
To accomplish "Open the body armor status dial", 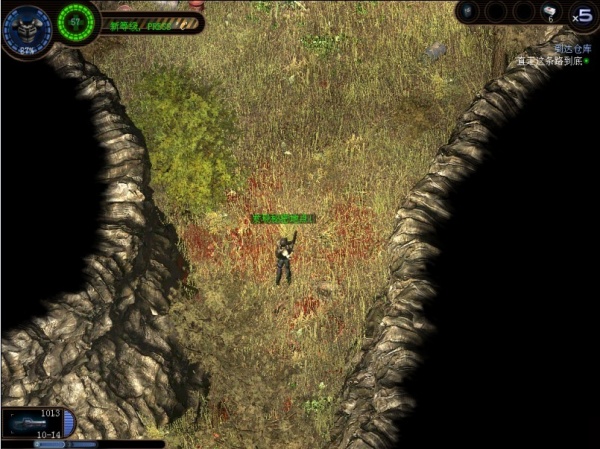I will tap(23, 29).
